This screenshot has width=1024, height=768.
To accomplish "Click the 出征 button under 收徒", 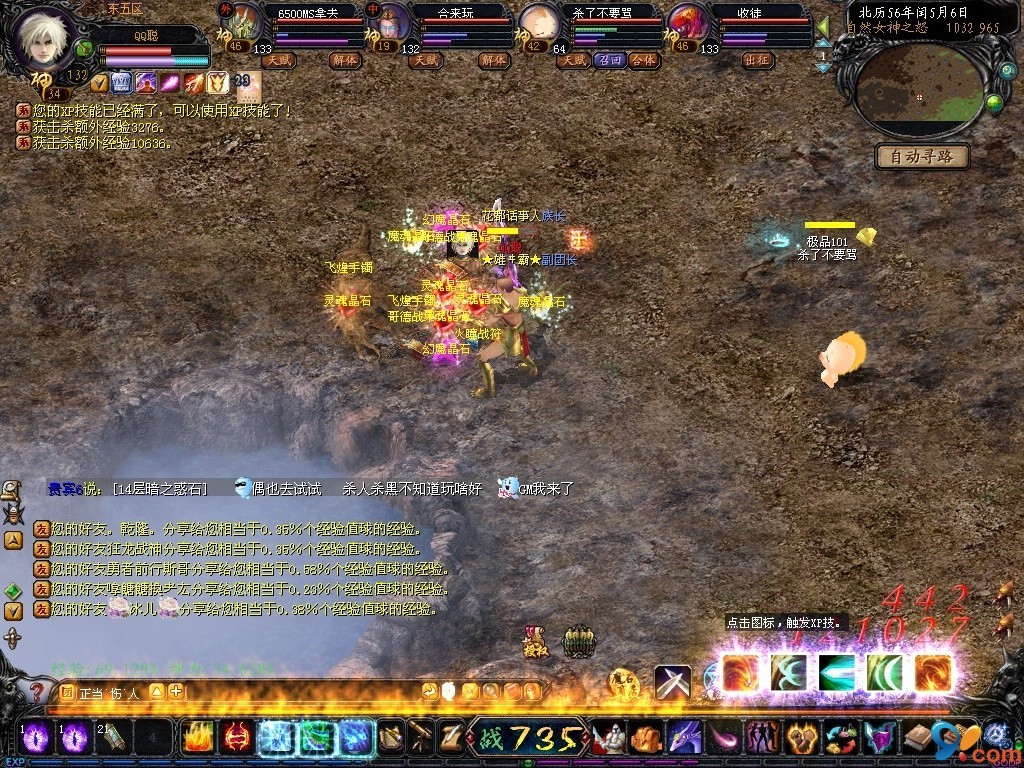I will pos(757,60).
